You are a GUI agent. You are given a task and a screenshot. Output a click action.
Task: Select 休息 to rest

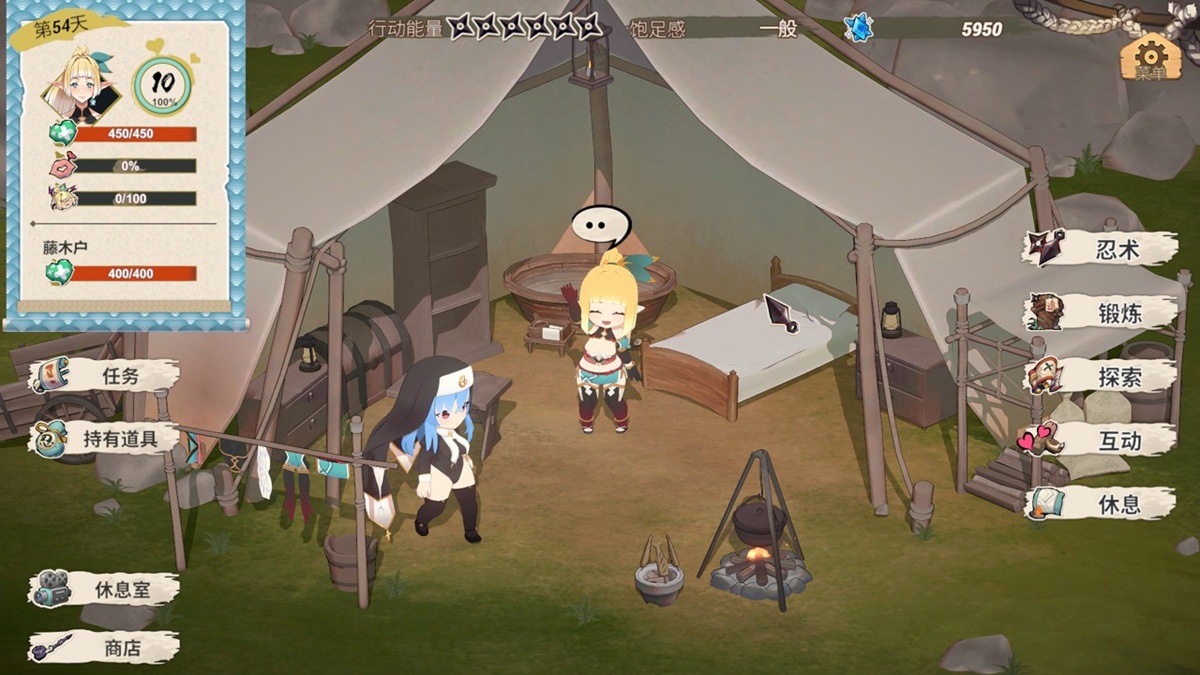[1100, 503]
